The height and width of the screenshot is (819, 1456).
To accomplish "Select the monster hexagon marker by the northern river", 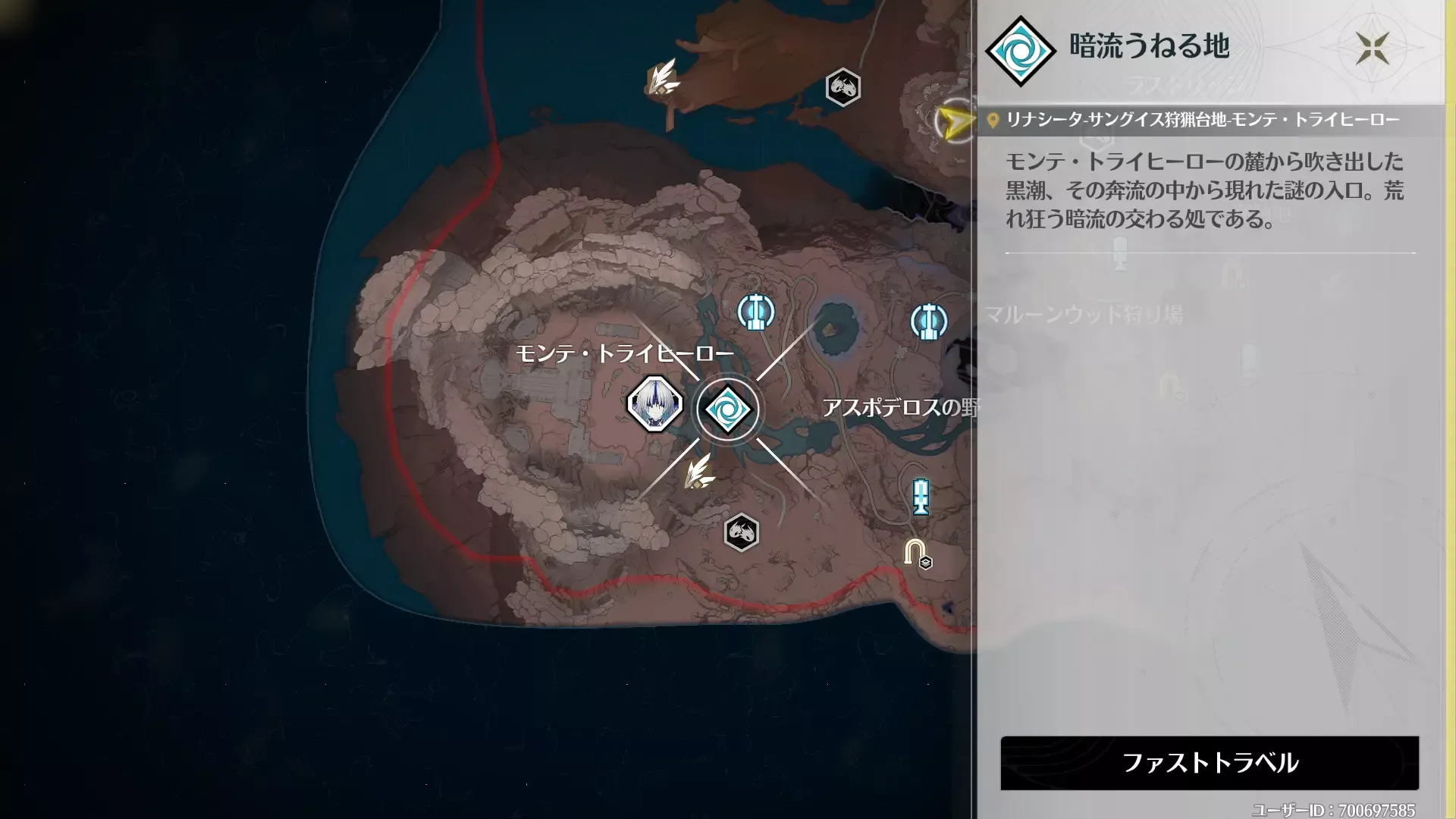I will click(844, 86).
